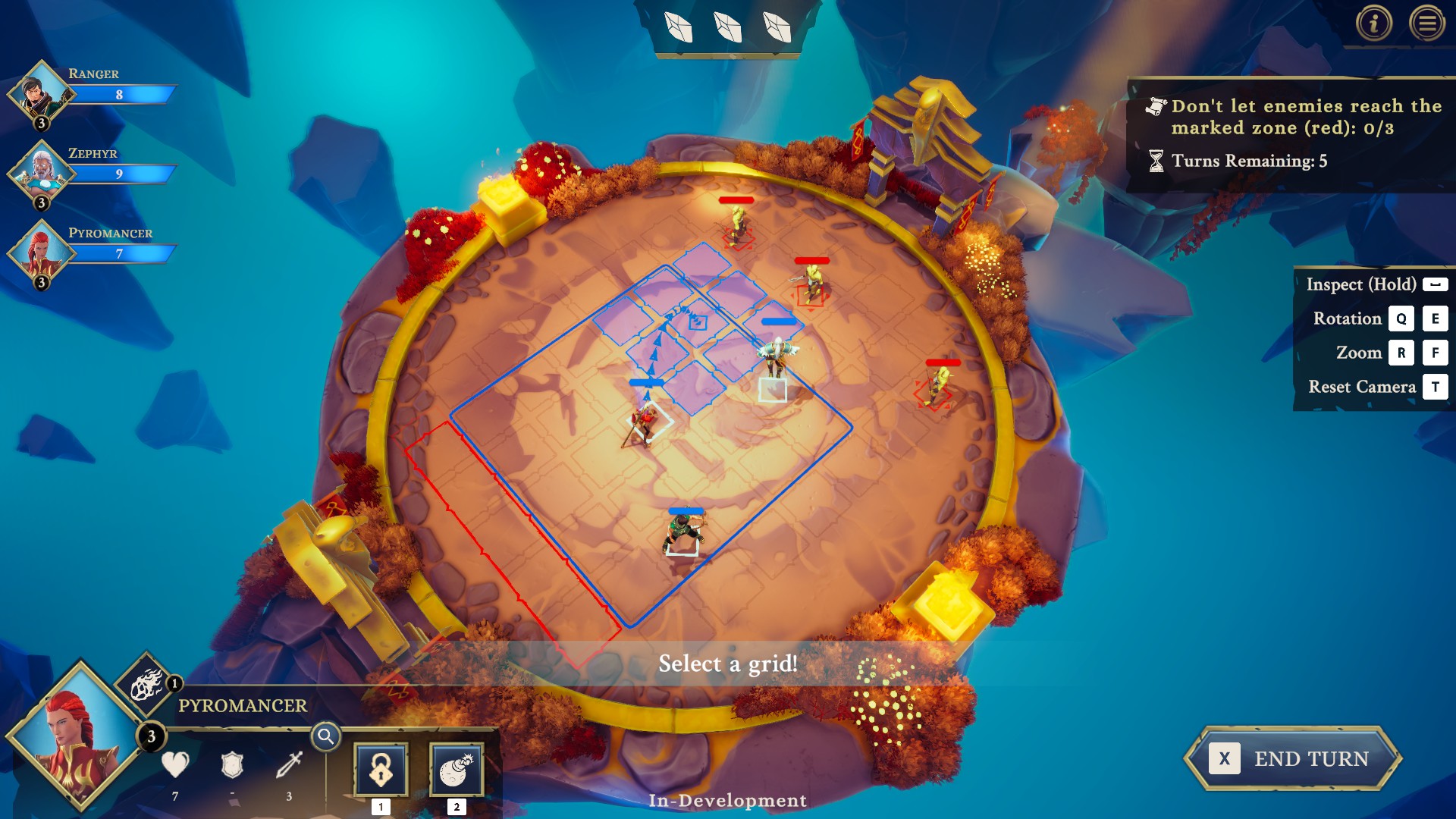Activate the padlock ability
Viewport: 1456px width, 819px height.
click(381, 770)
